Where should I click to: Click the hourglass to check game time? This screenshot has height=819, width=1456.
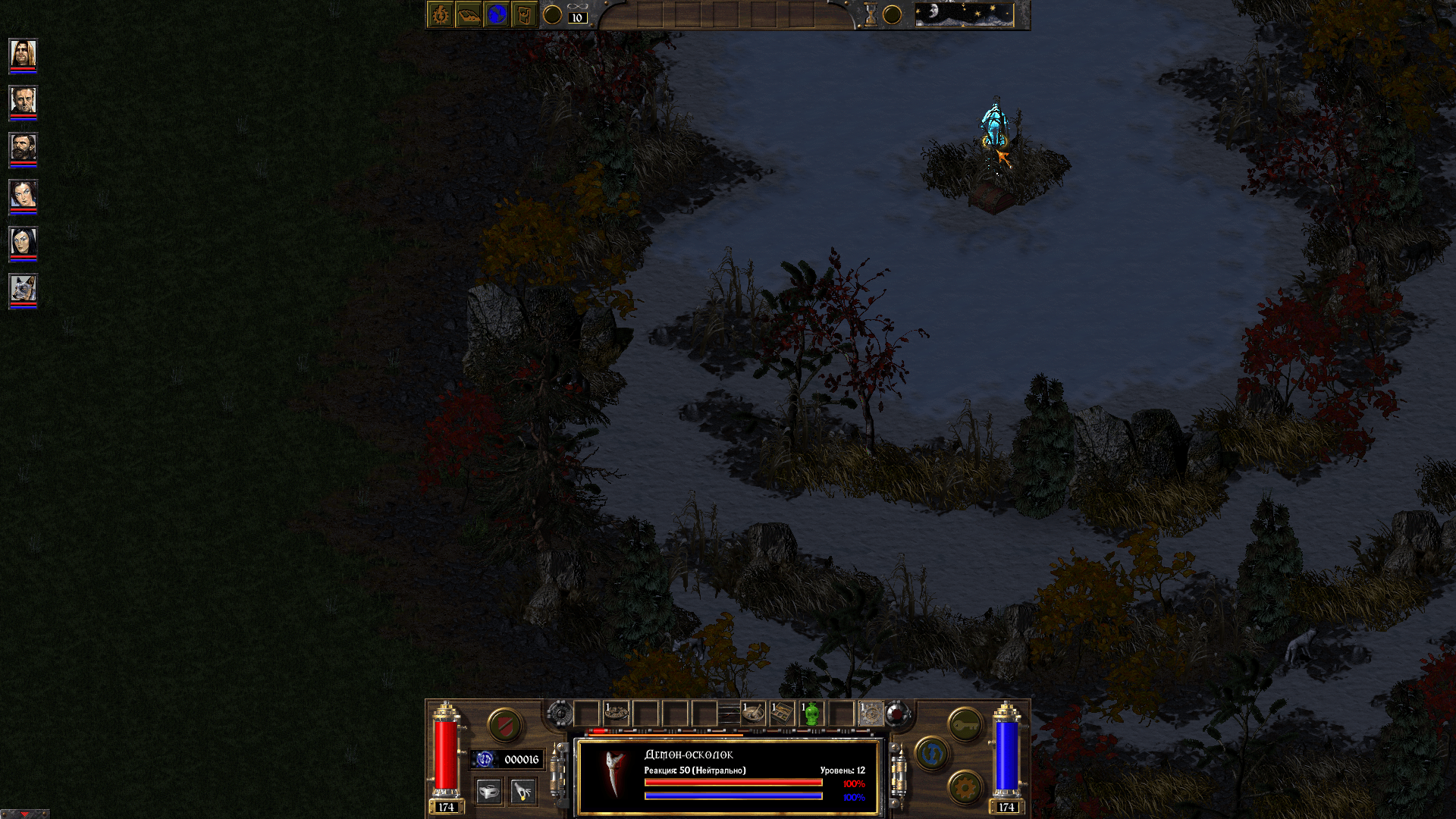coord(871,15)
